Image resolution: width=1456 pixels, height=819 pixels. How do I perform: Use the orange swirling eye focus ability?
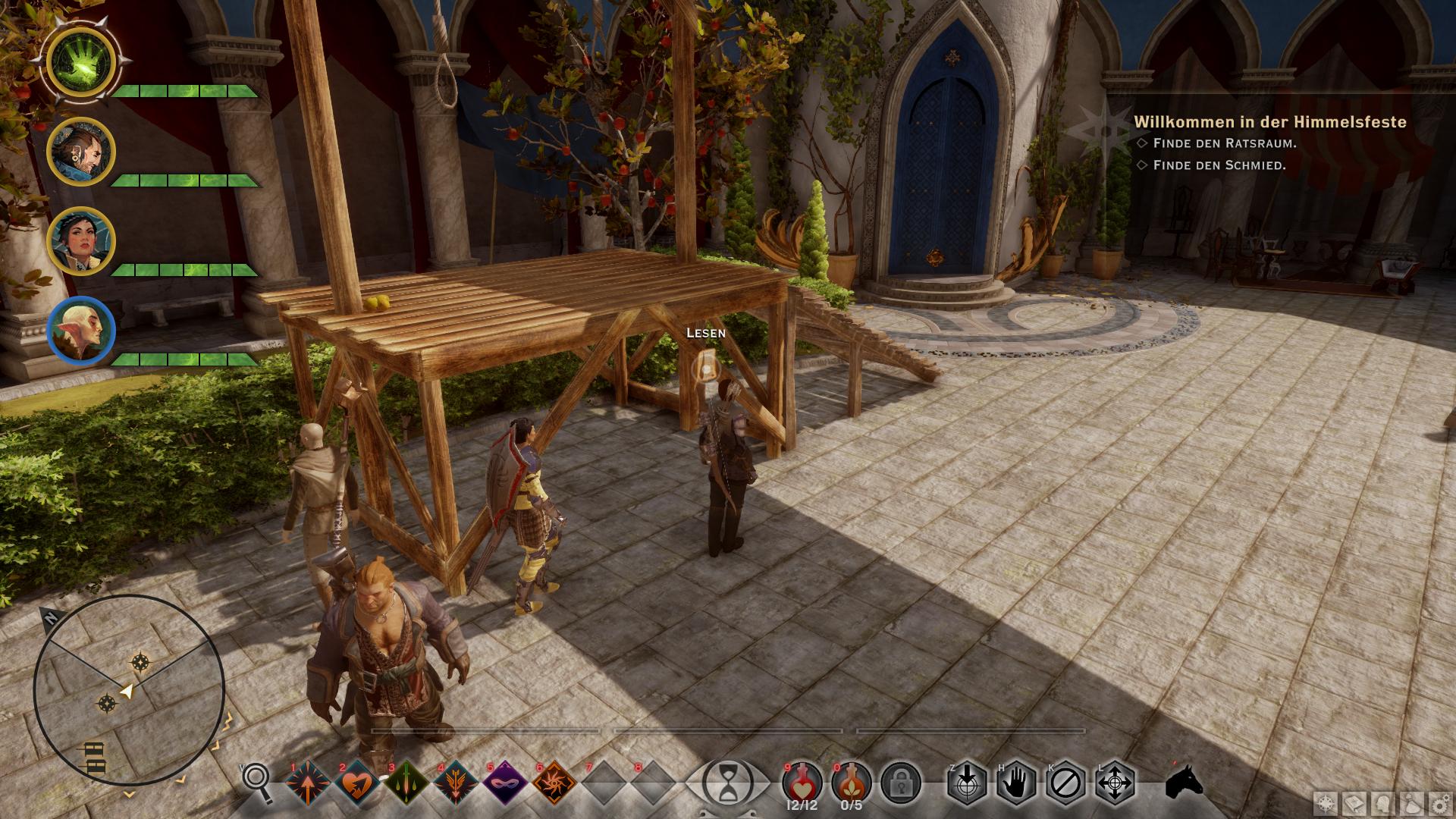(554, 783)
